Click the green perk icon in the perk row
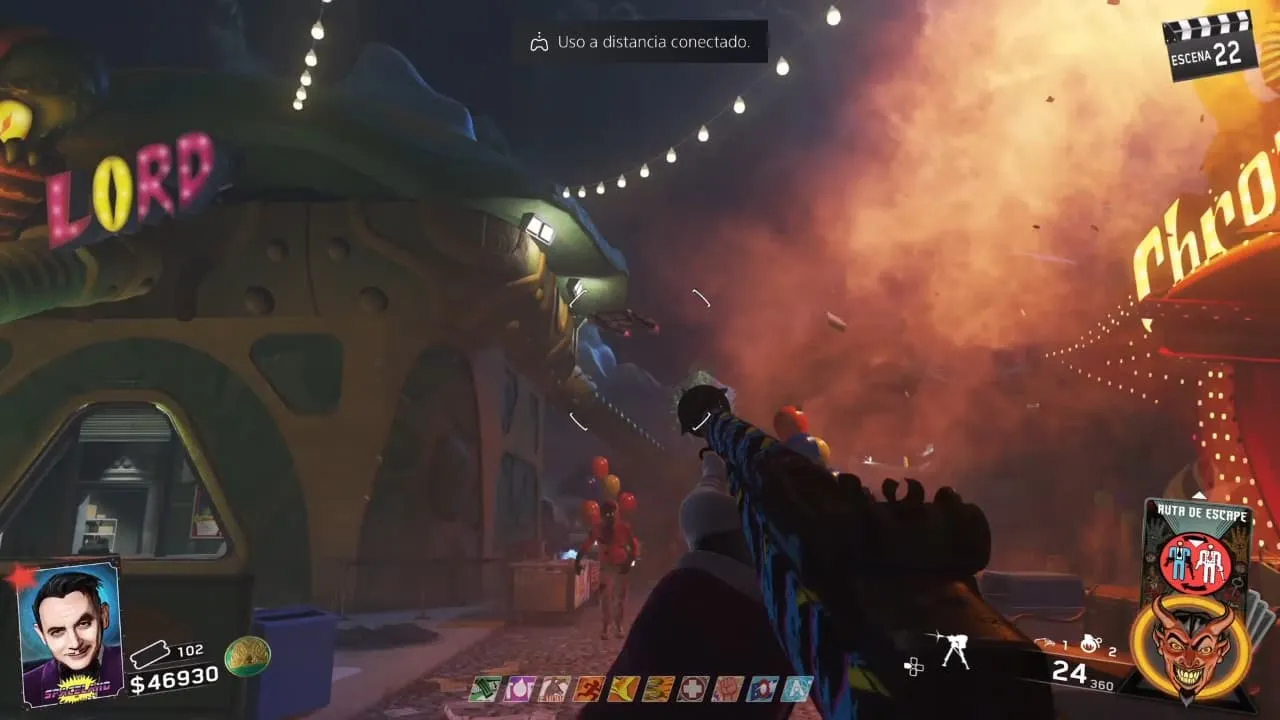Screen dimensions: 1280x720 484,688
